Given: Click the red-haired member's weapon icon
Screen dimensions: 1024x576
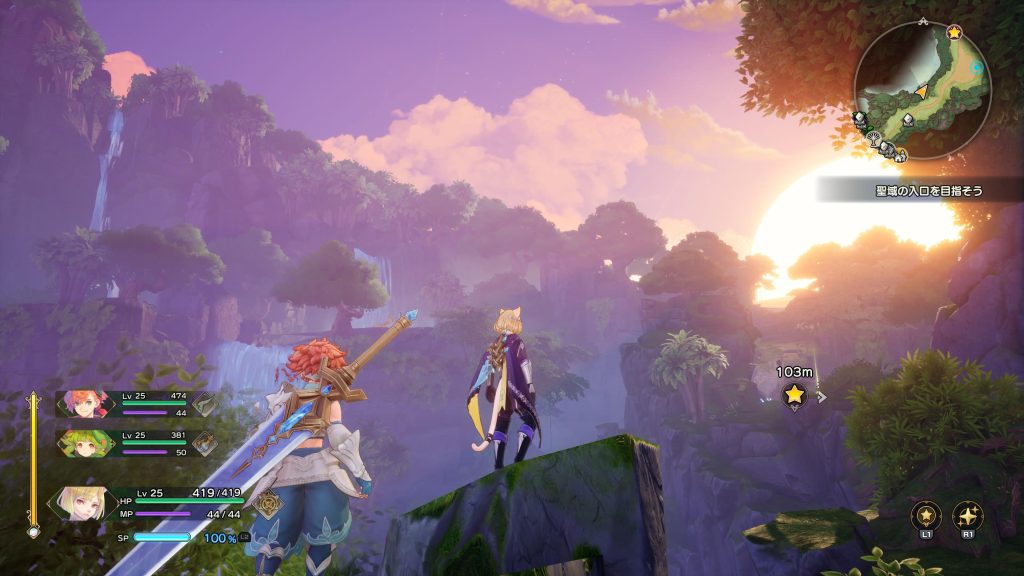Looking at the screenshot, I should point(205,404).
